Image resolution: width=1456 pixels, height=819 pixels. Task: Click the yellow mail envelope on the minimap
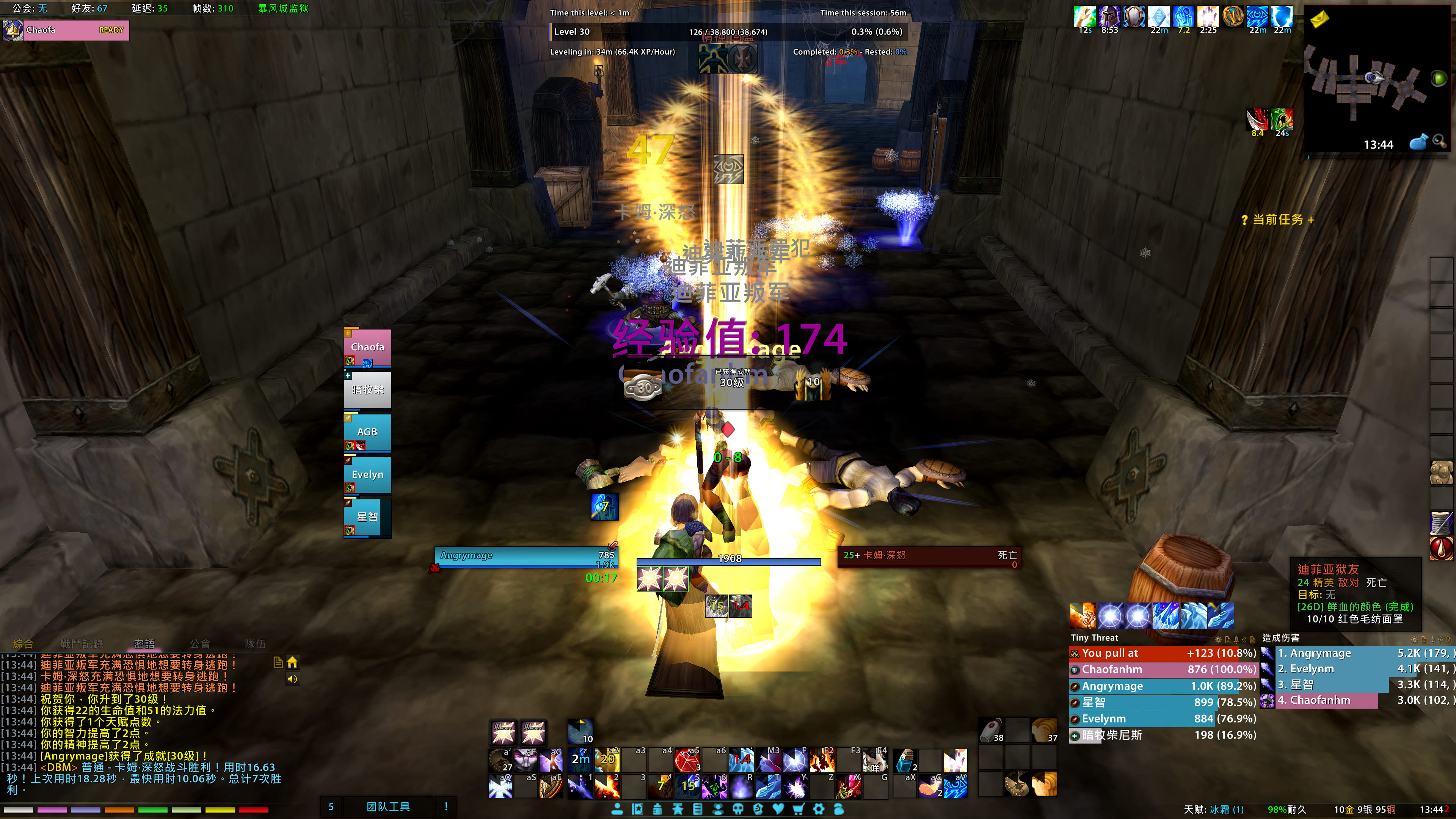point(1320,20)
